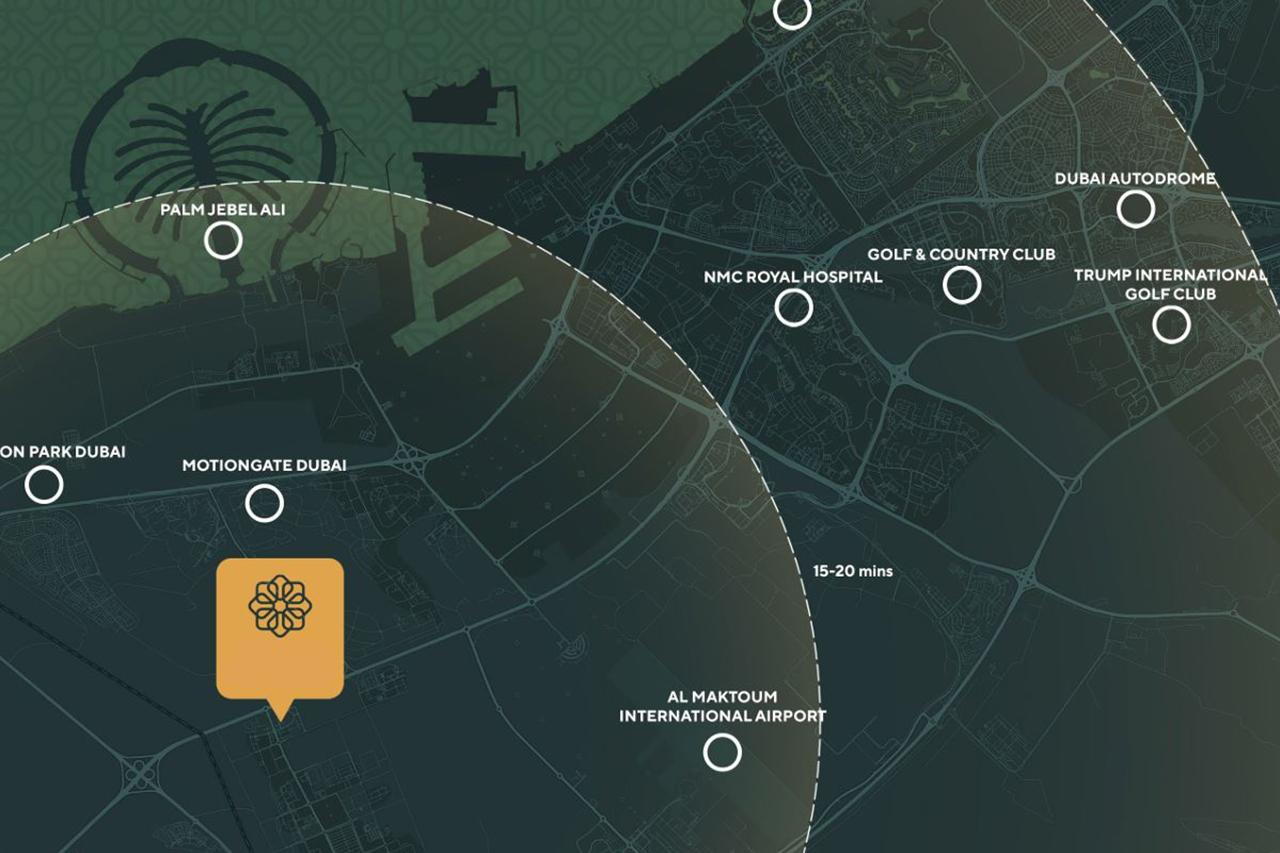Click the gold flower-logo location pin

(280, 628)
